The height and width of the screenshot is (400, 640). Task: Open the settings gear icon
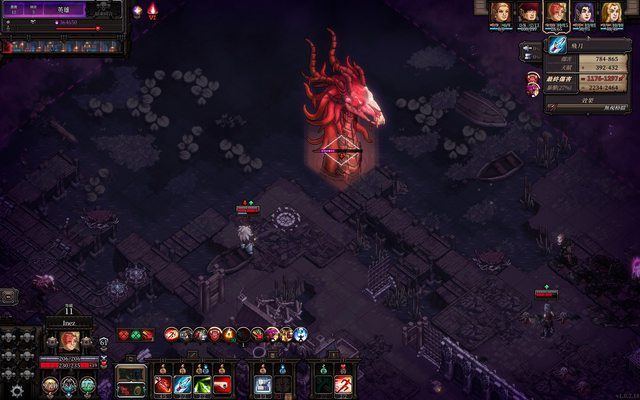(x=16, y=390)
